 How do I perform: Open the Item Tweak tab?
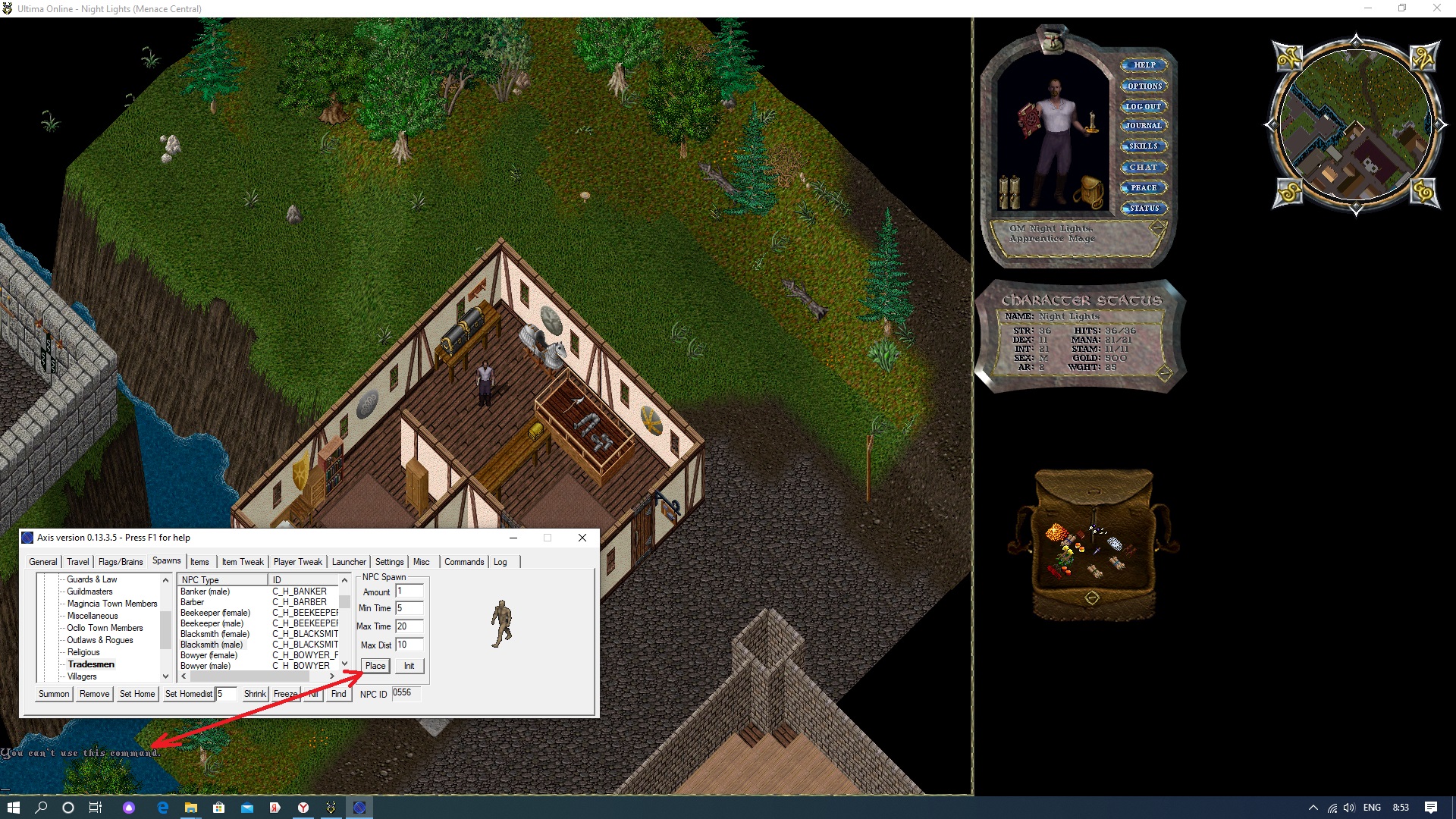tap(243, 562)
